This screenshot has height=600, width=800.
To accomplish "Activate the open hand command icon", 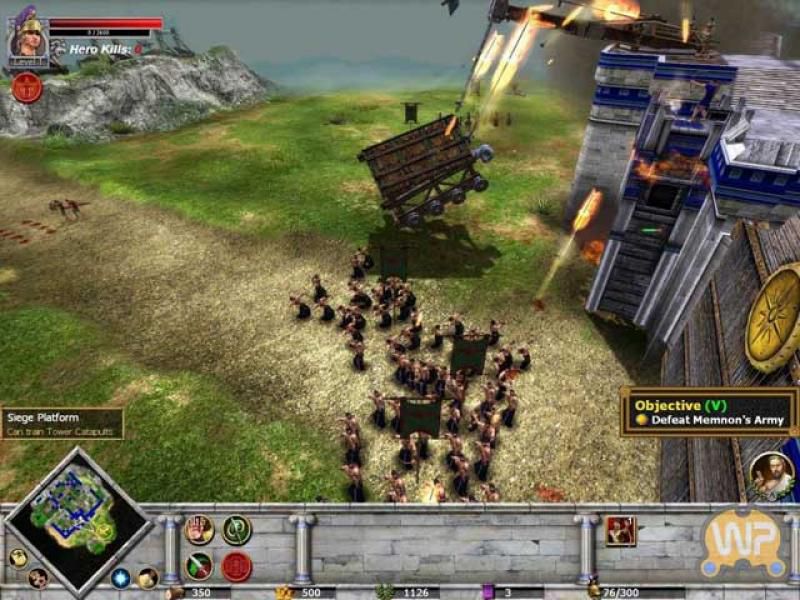I will tap(199, 530).
